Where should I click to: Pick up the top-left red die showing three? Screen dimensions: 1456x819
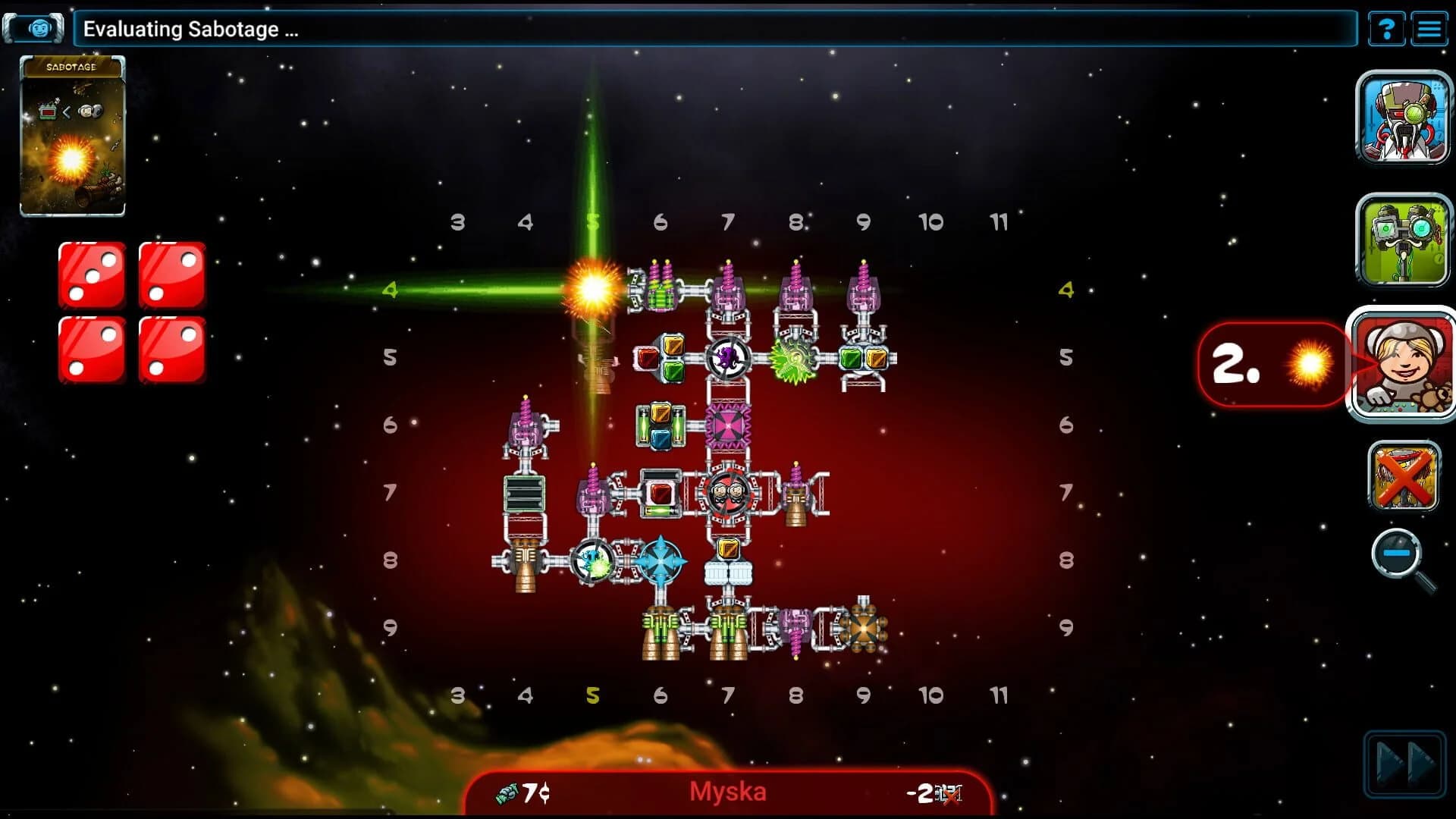pos(91,275)
